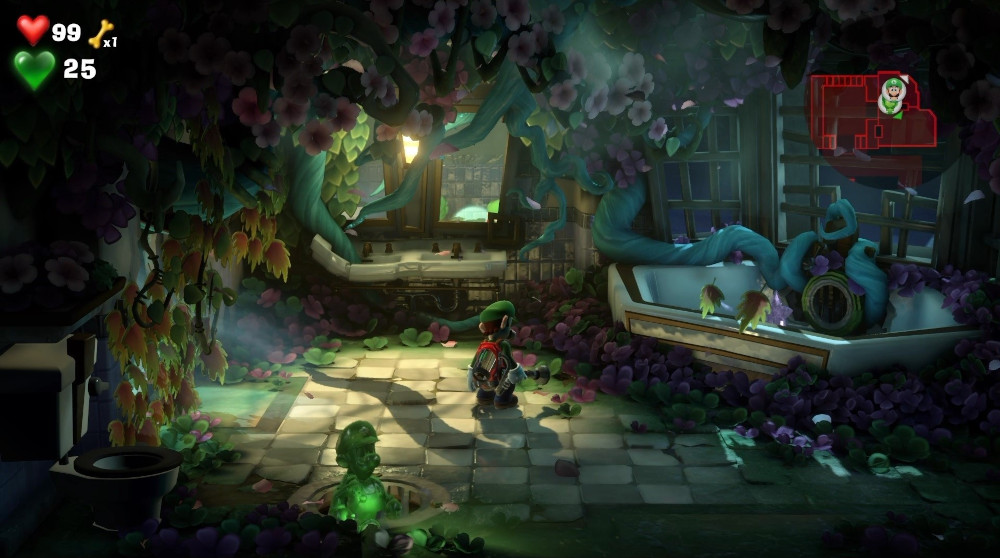Click the Luigi marker on the minimap

(891, 95)
